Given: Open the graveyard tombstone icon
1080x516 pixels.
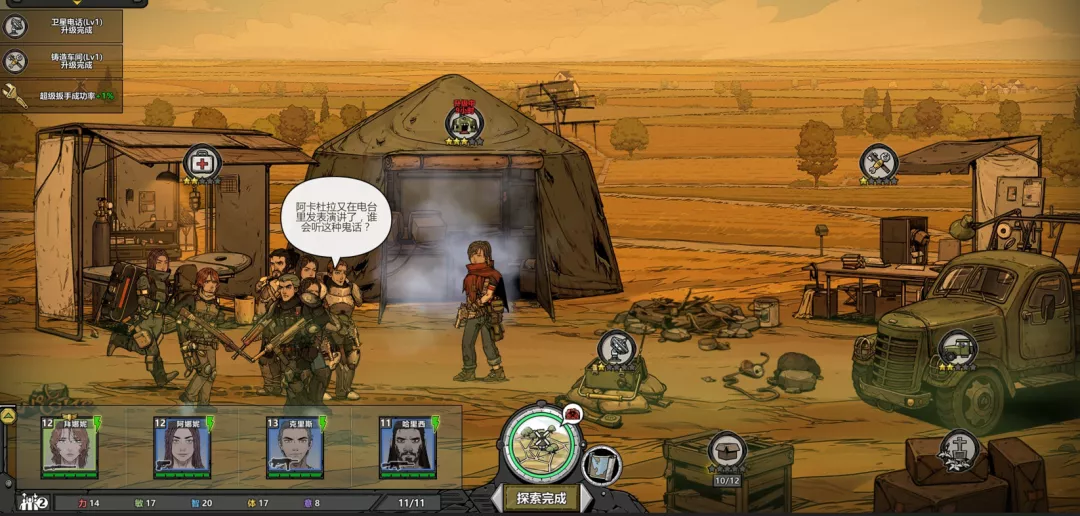Looking at the screenshot, I should (x=959, y=449).
